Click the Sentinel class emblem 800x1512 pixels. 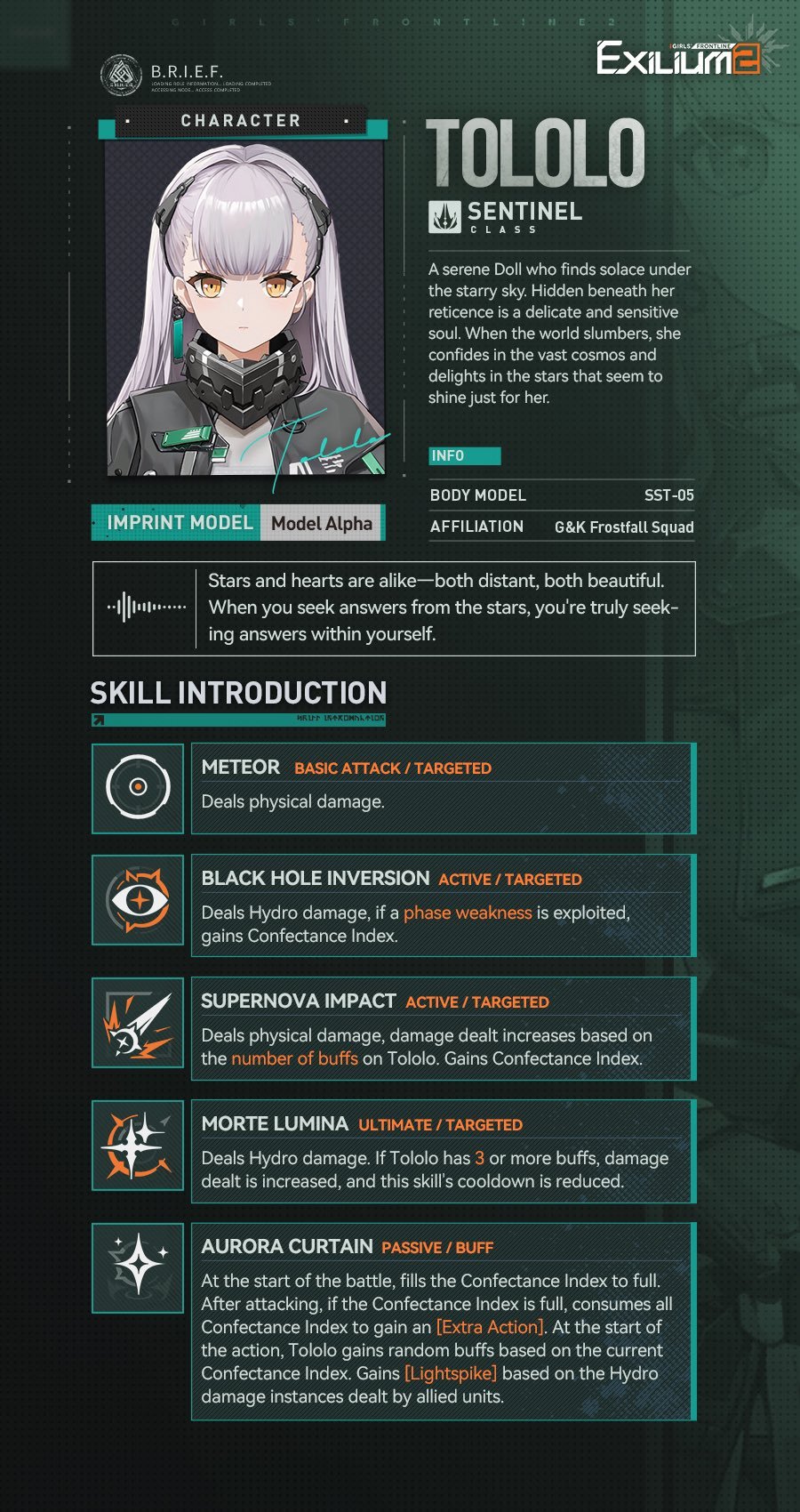444,216
